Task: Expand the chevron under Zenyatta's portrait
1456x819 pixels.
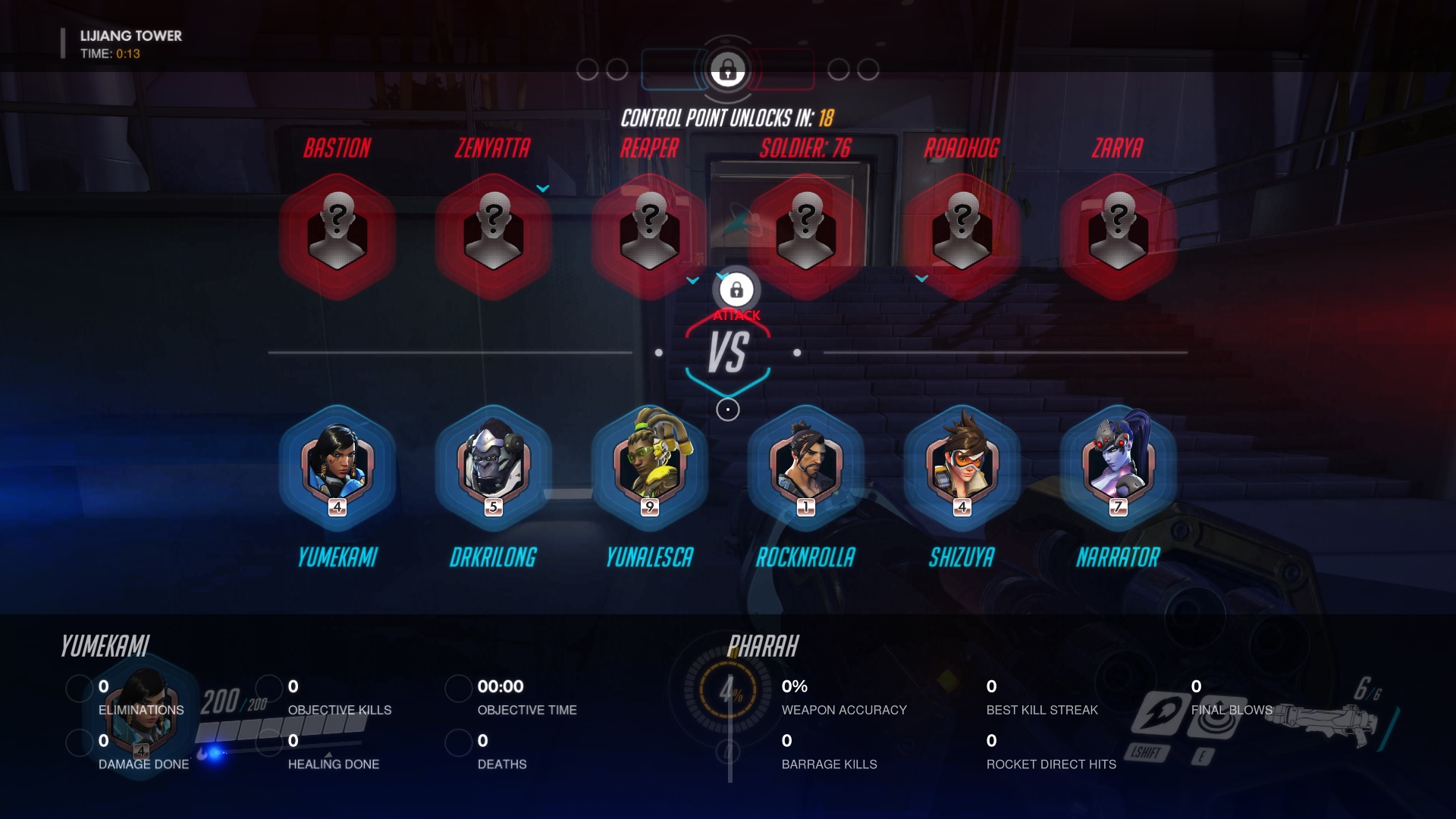Action: click(x=541, y=189)
